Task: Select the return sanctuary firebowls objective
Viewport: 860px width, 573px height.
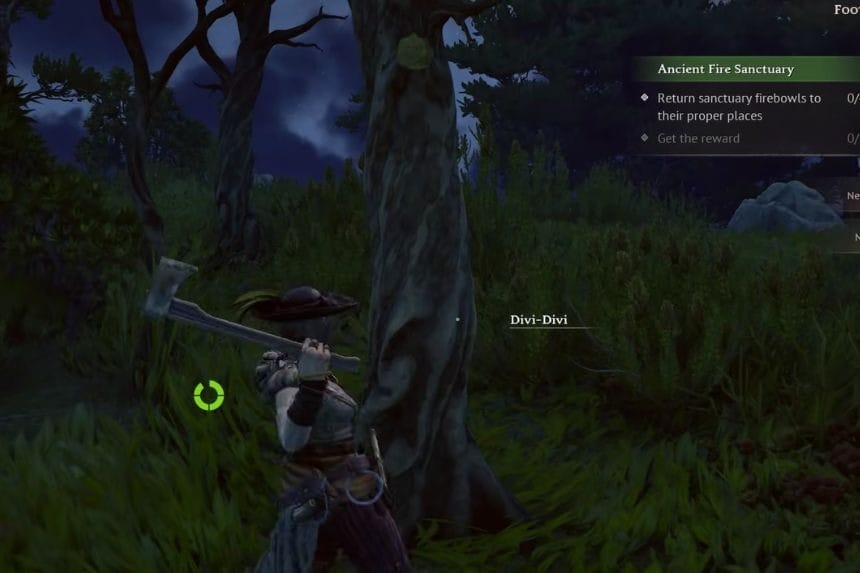Action: [x=738, y=107]
